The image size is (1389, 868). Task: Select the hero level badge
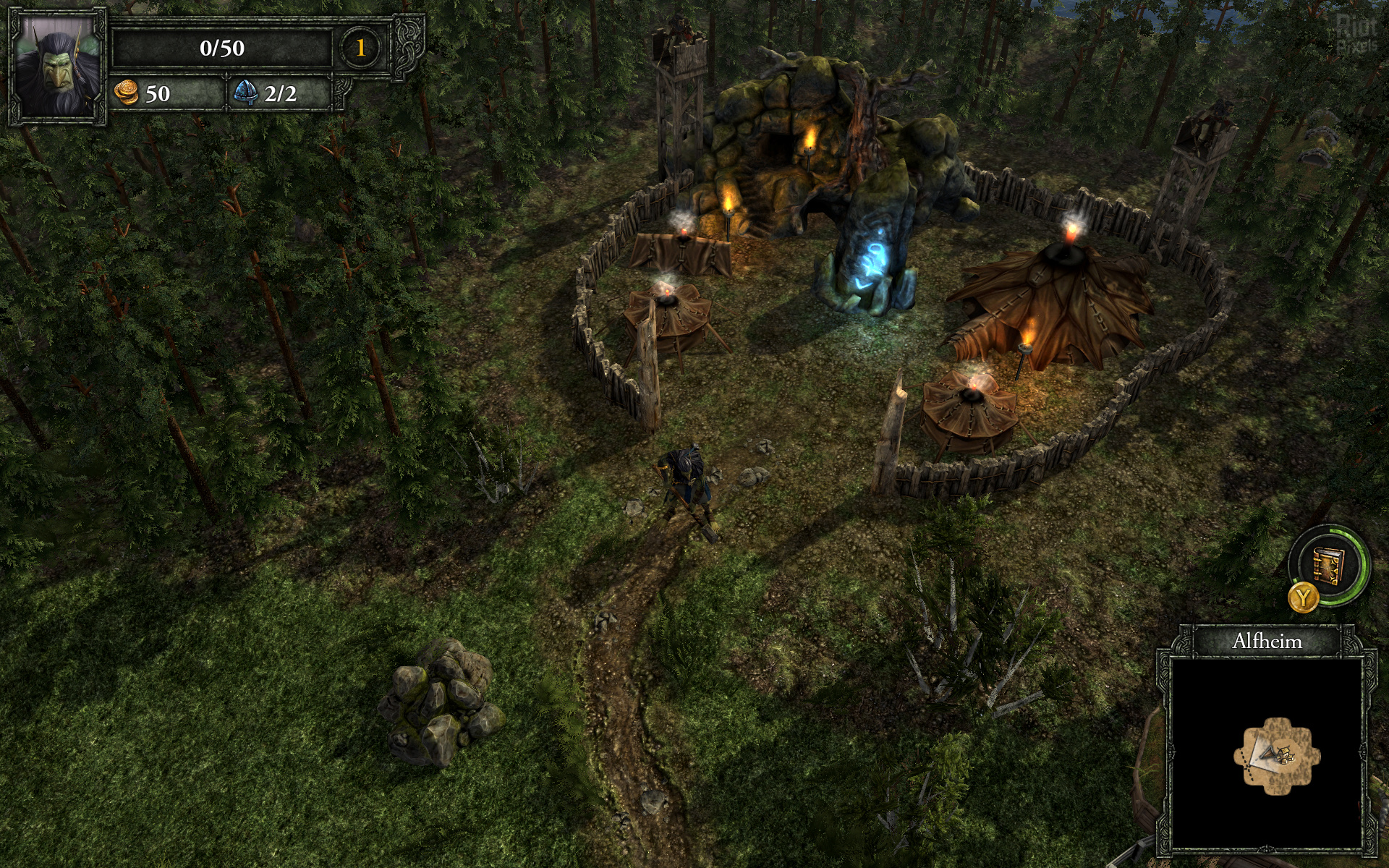(x=360, y=48)
